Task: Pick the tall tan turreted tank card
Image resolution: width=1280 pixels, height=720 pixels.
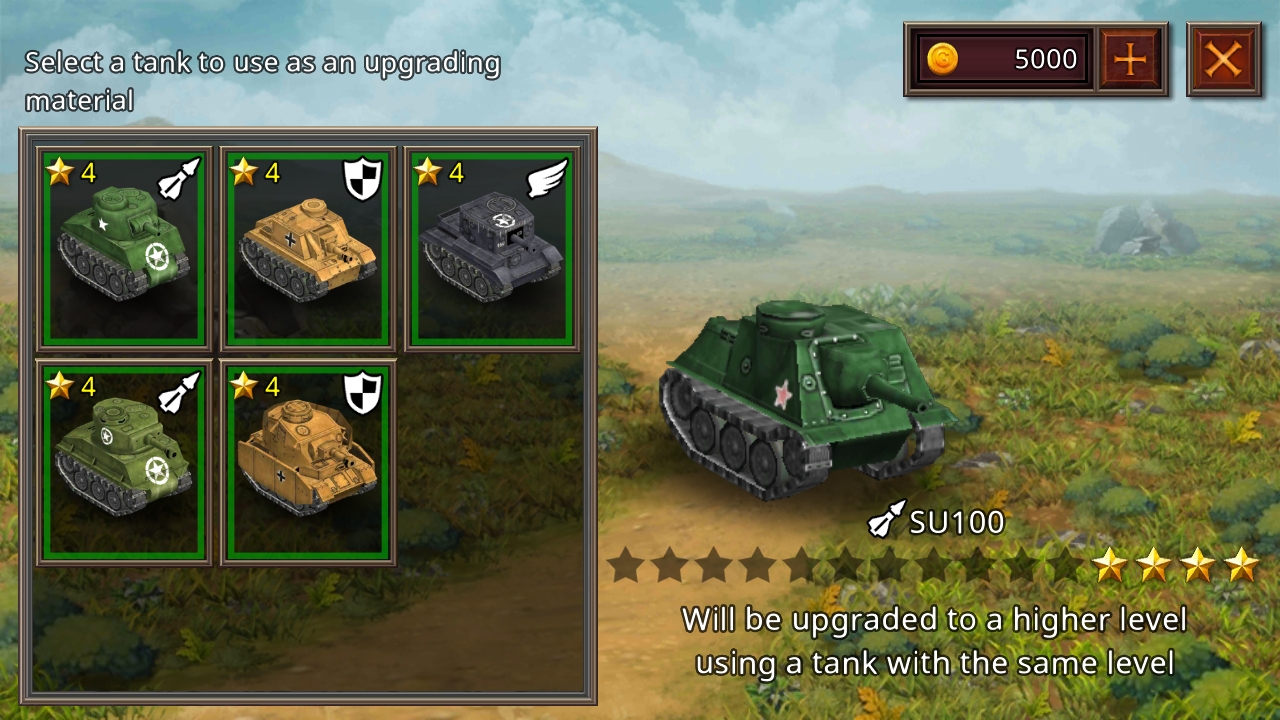Action: tap(307, 462)
